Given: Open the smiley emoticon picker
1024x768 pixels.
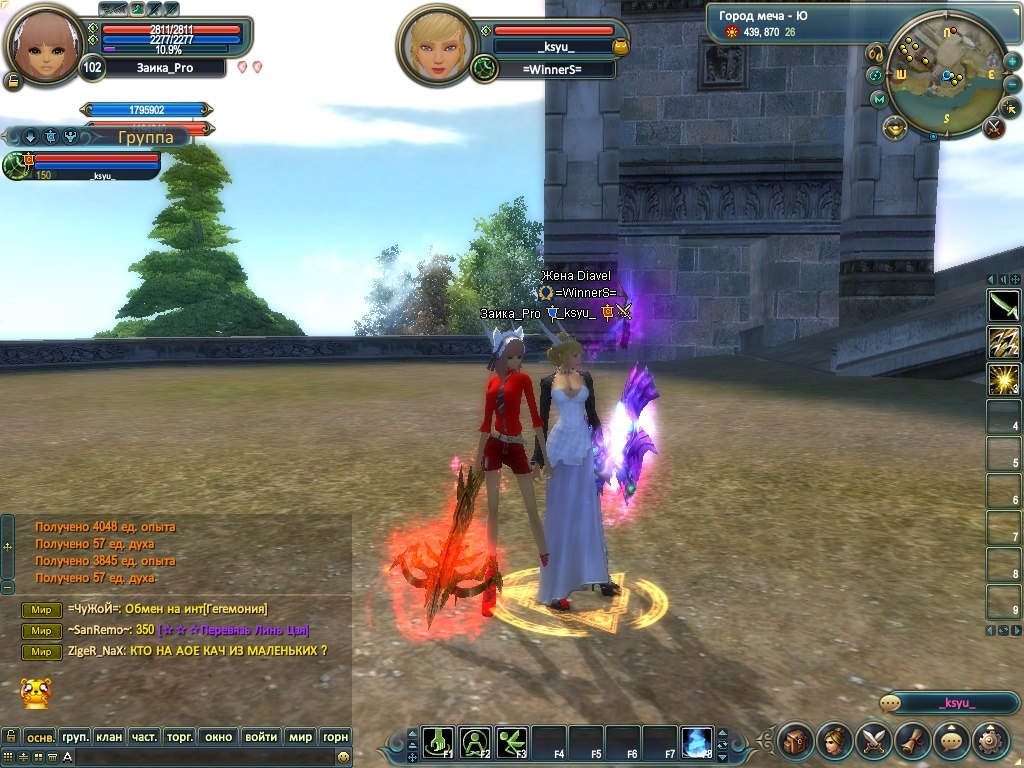Looking at the screenshot, I should tap(343, 757).
